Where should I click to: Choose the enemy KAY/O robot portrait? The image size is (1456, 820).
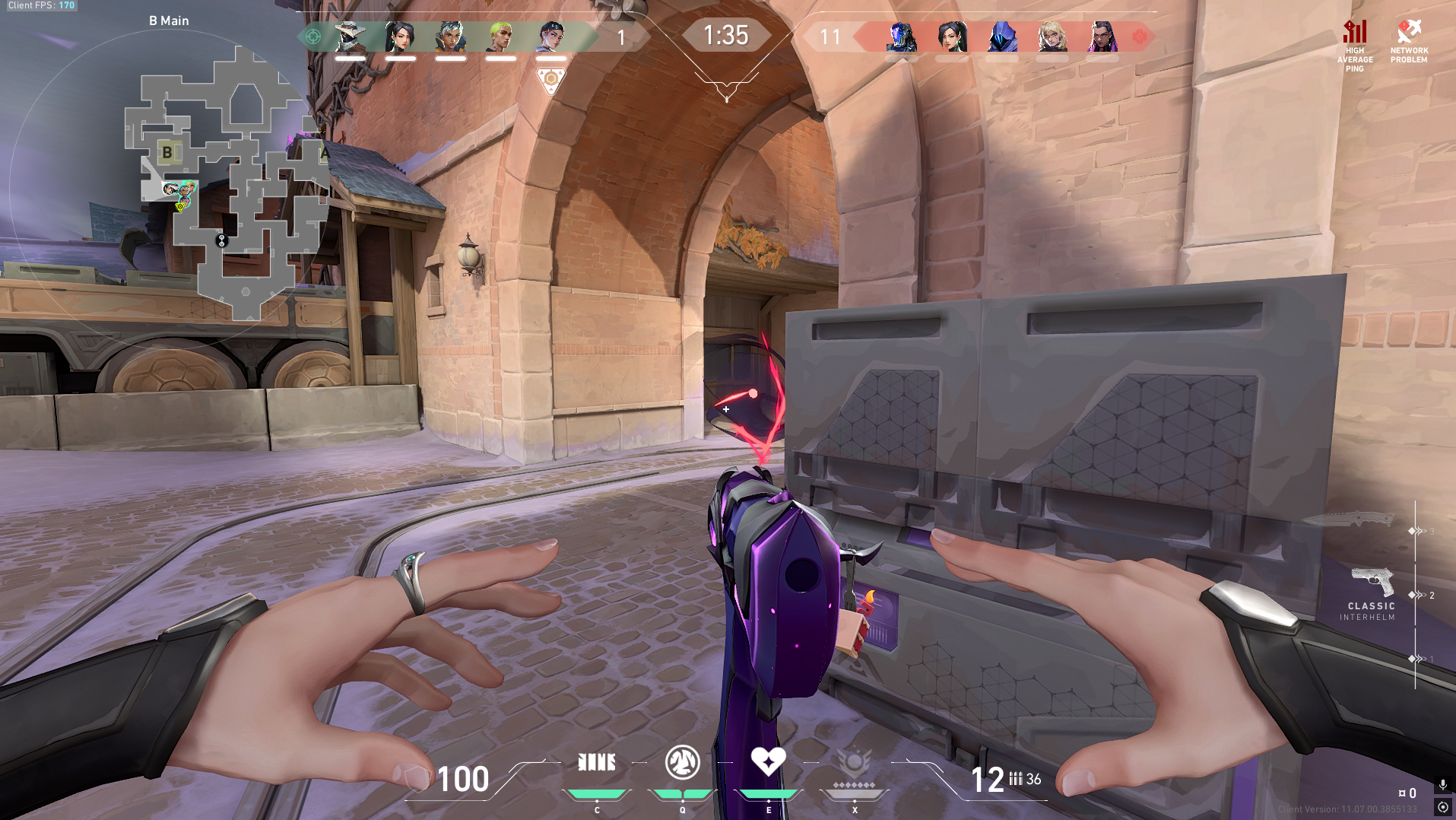[x=902, y=37]
